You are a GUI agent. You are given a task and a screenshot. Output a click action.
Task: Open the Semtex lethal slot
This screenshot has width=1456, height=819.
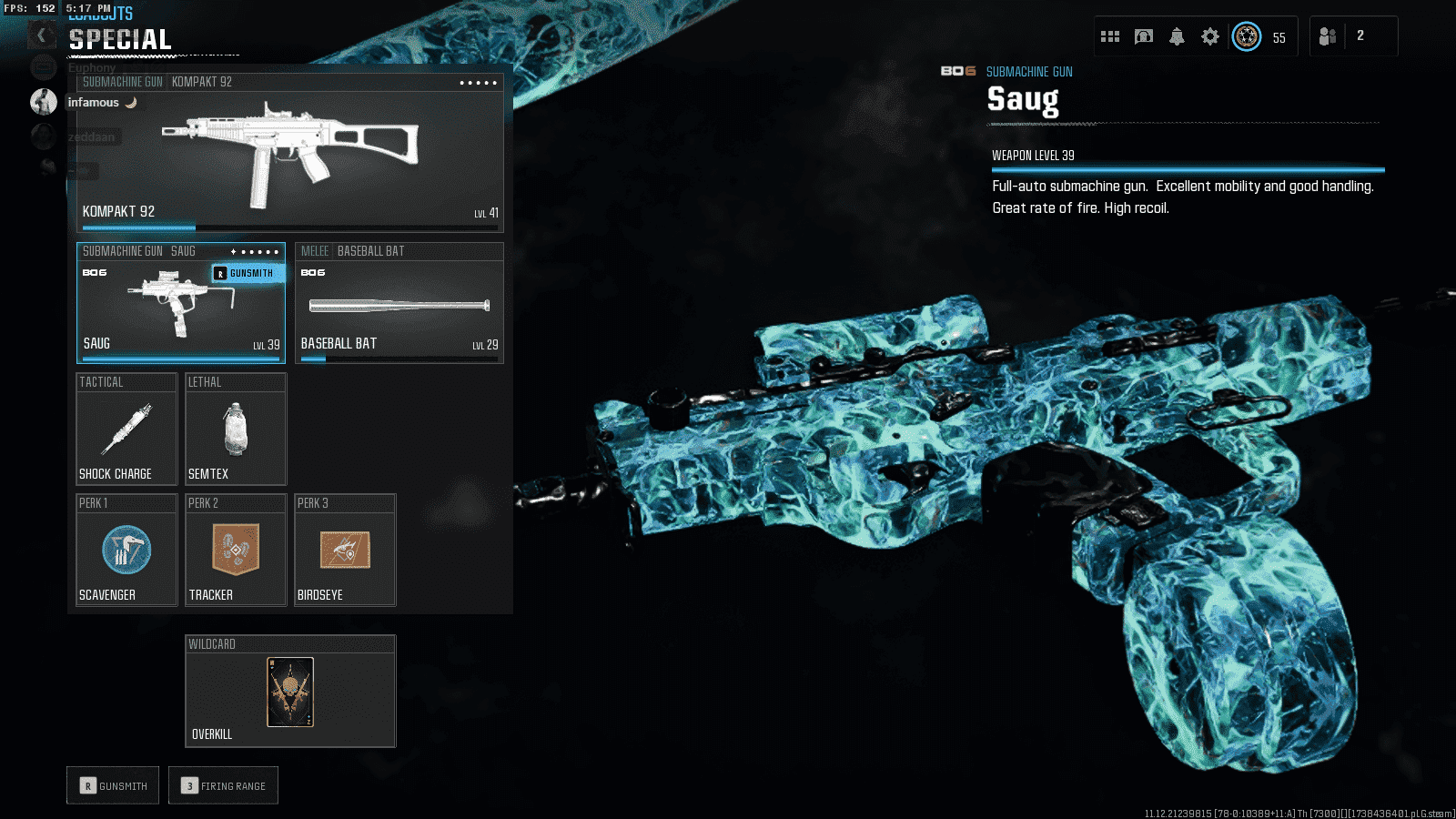point(236,429)
